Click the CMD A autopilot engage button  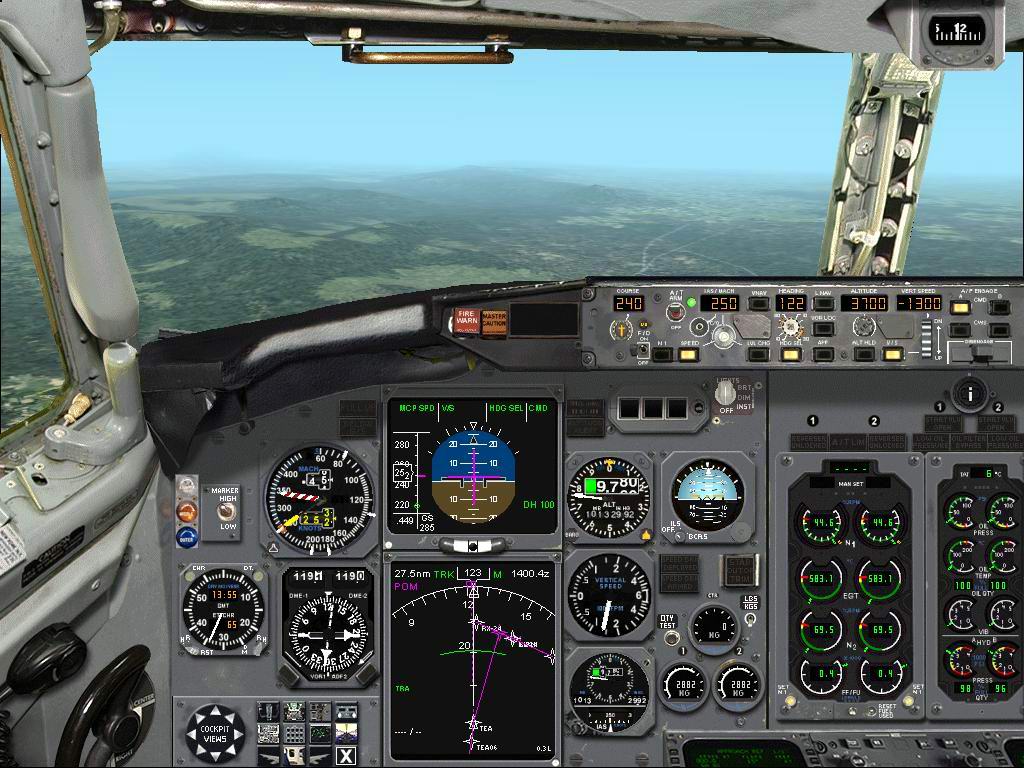click(x=959, y=306)
